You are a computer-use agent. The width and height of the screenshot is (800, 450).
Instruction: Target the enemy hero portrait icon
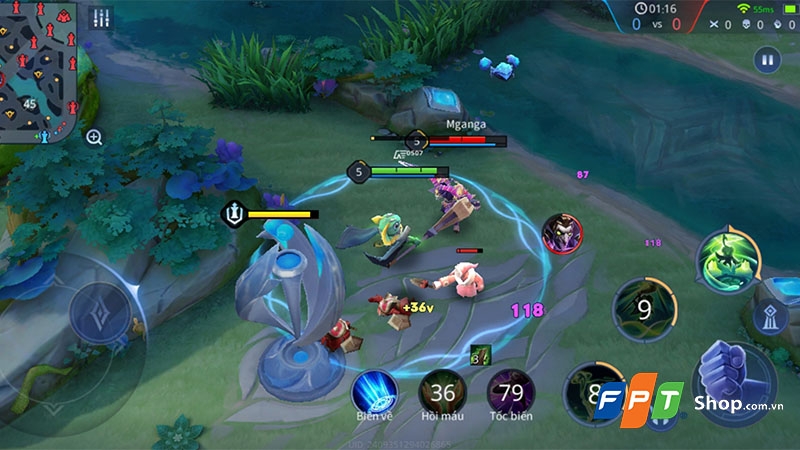pyautogui.click(x=561, y=233)
